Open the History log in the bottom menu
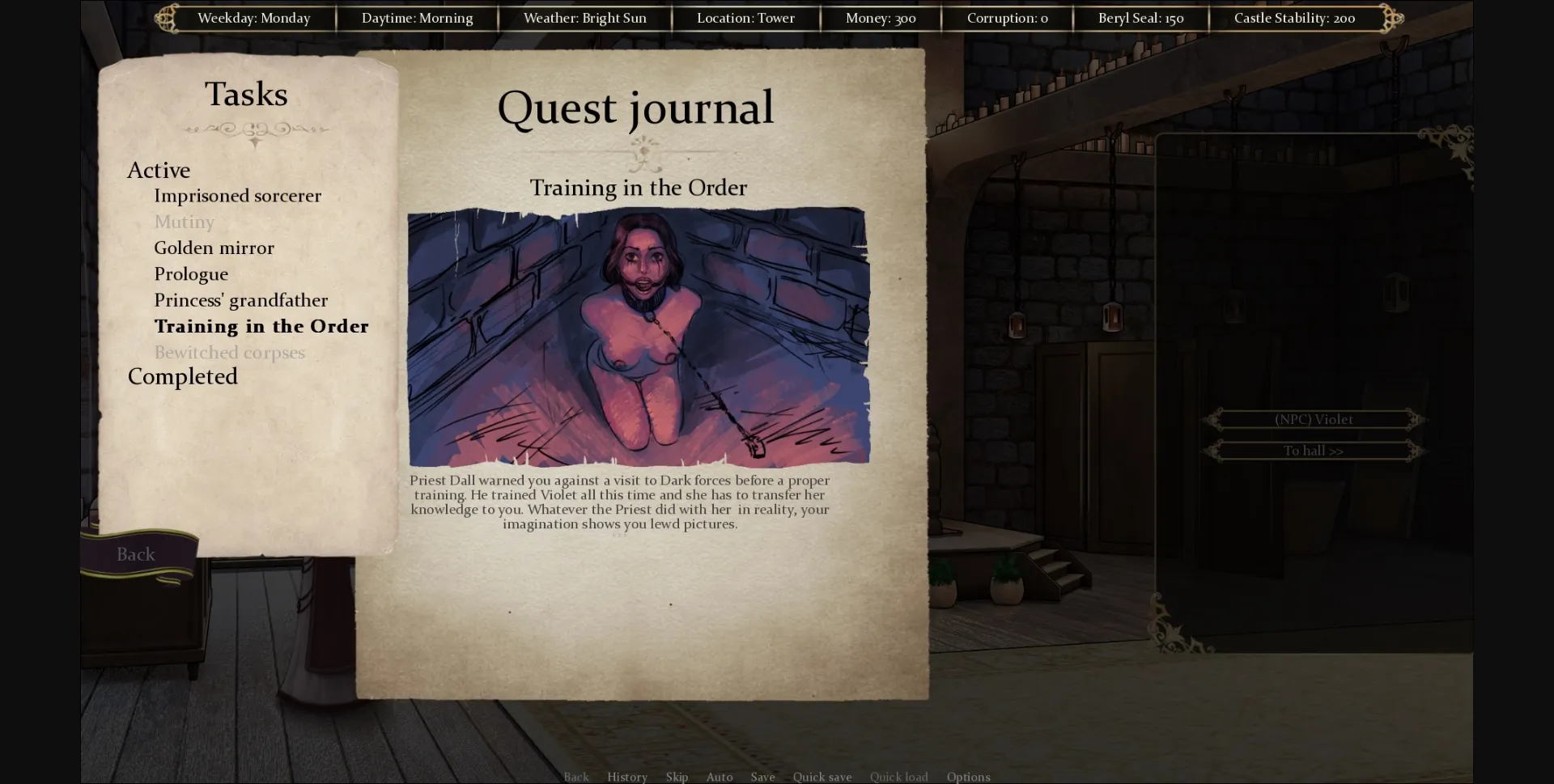Viewport: 1554px width, 784px height. 626,777
